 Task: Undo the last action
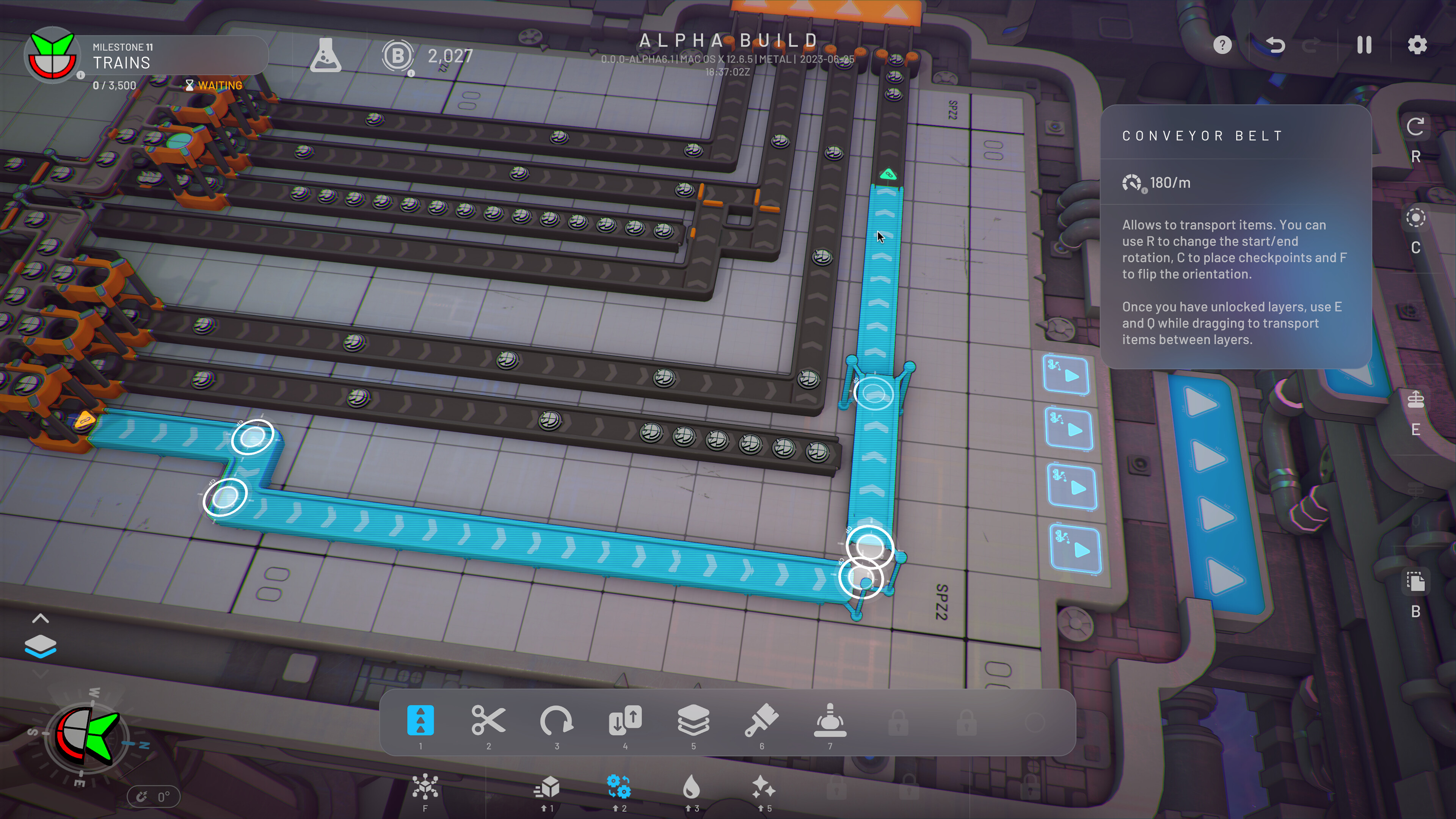tap(1275, 45)
